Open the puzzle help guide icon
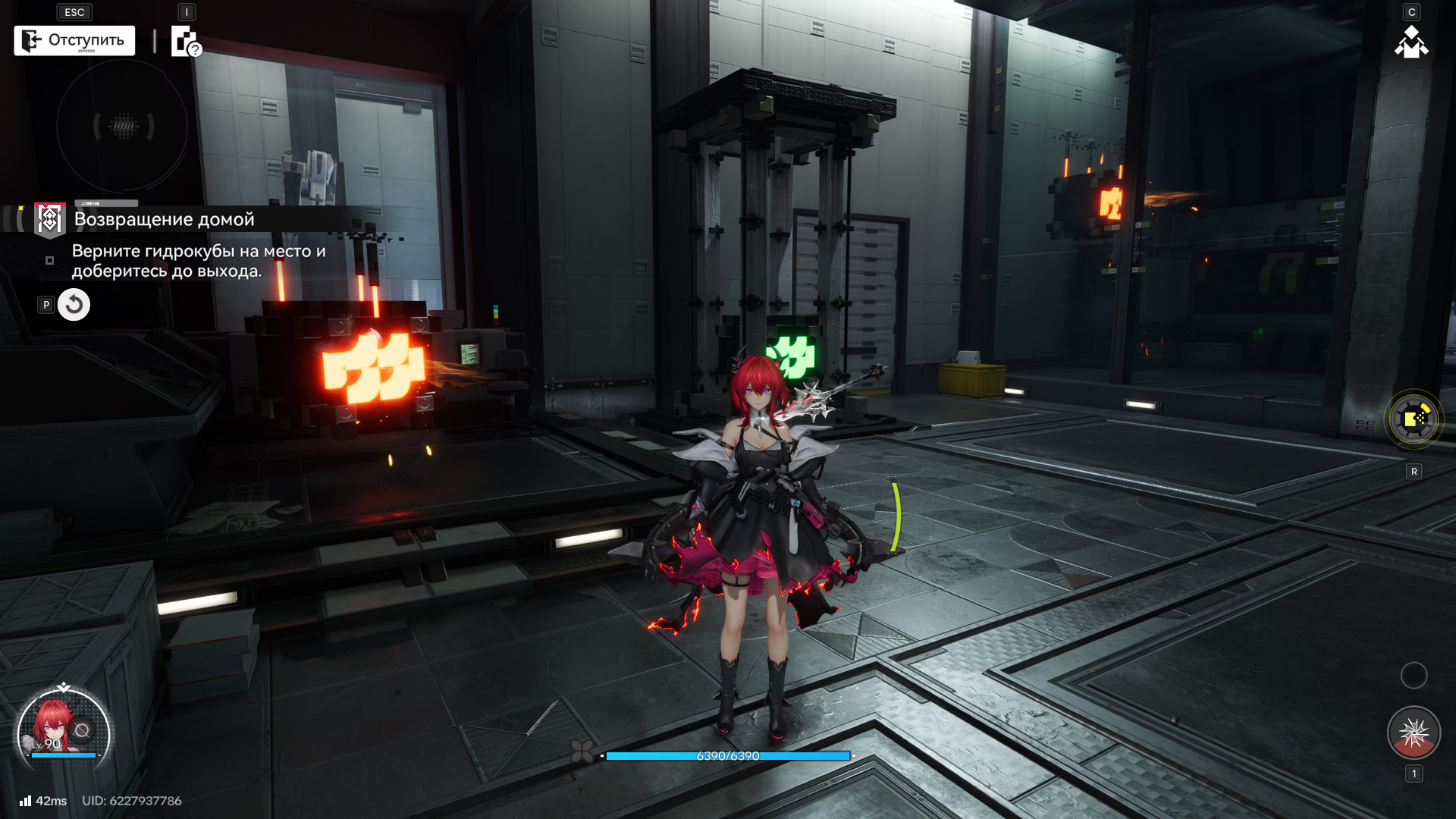Viewport: 1456px width, 819px height. [185, 42]
